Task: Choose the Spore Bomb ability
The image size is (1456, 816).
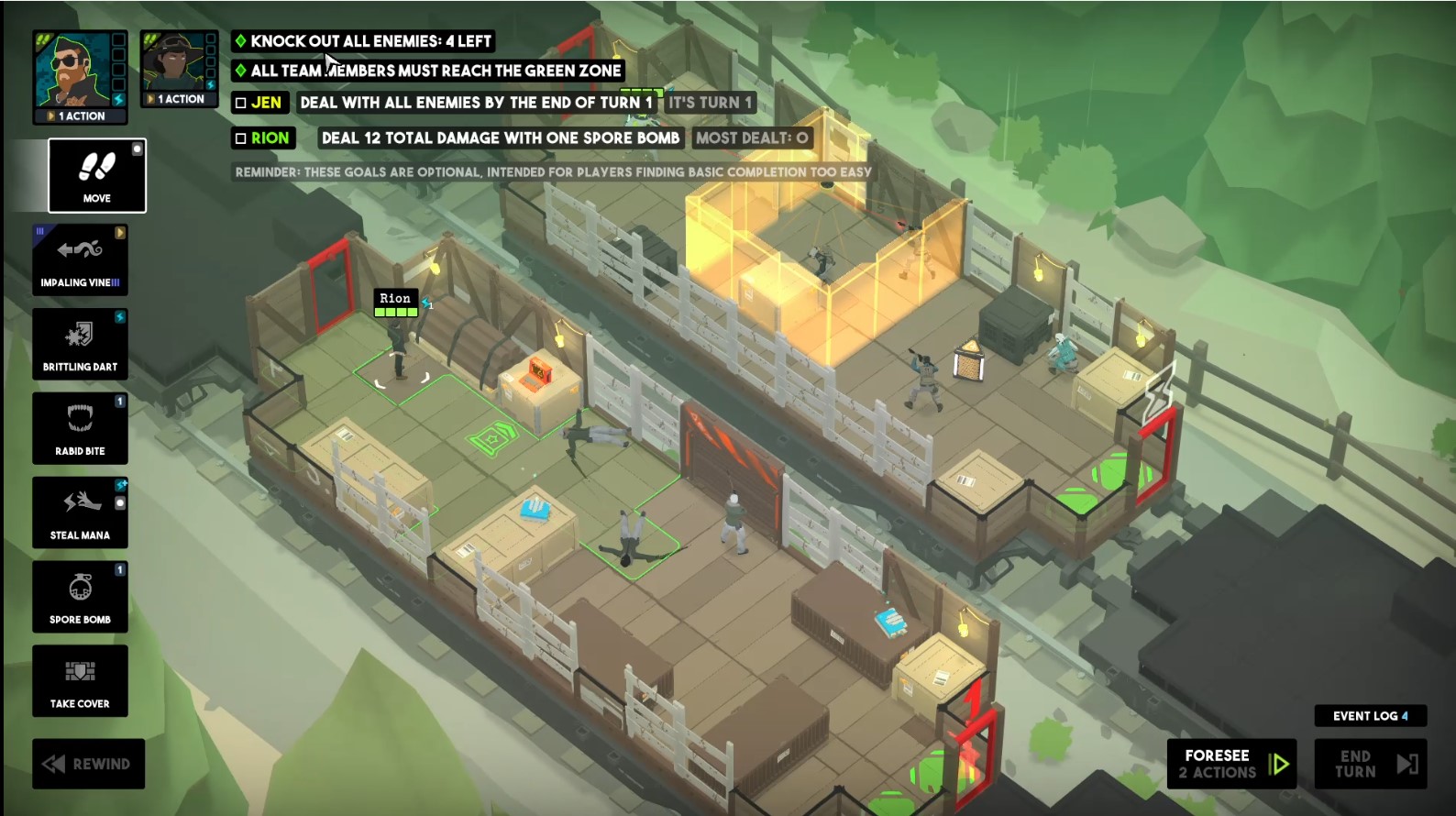Action: pyautogui.click(x=80, y=597)
